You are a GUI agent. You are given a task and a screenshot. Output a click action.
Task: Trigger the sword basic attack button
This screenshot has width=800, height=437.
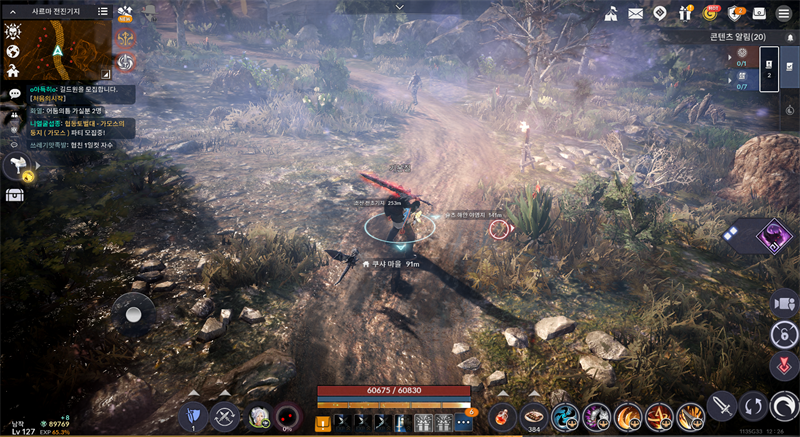722,407
